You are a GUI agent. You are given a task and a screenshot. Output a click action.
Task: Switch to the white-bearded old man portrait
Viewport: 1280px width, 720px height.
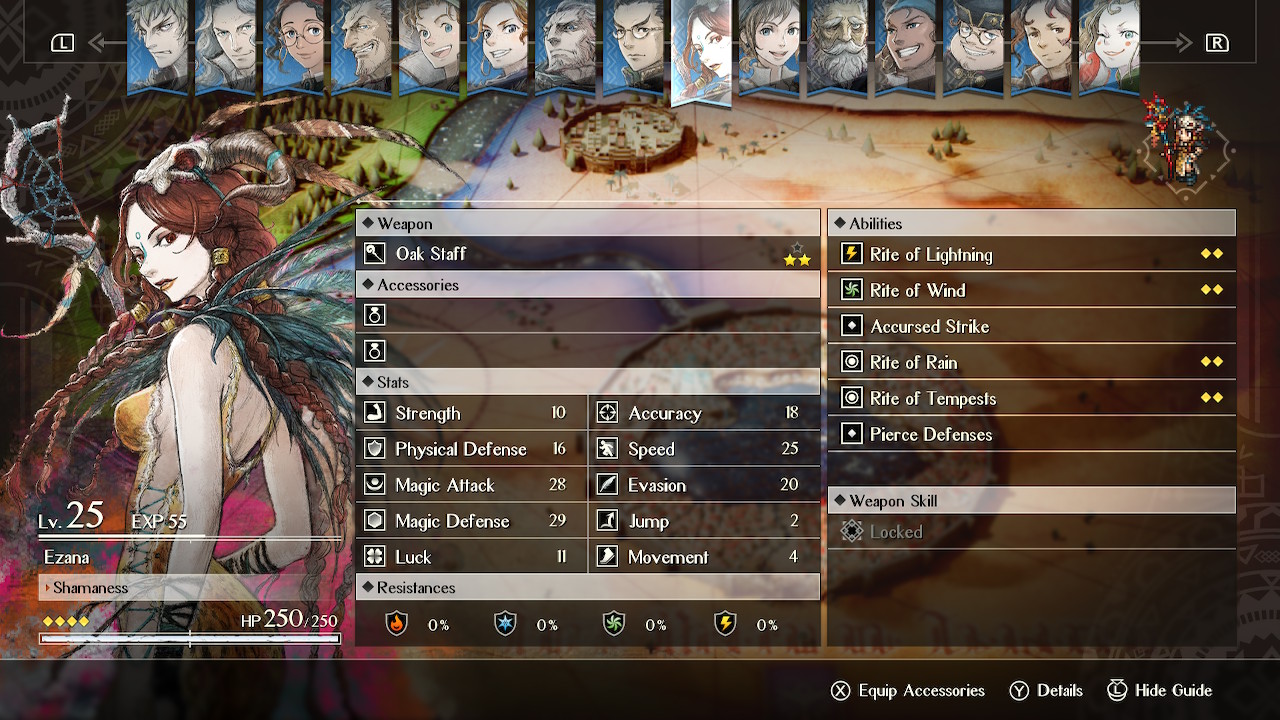837,45
